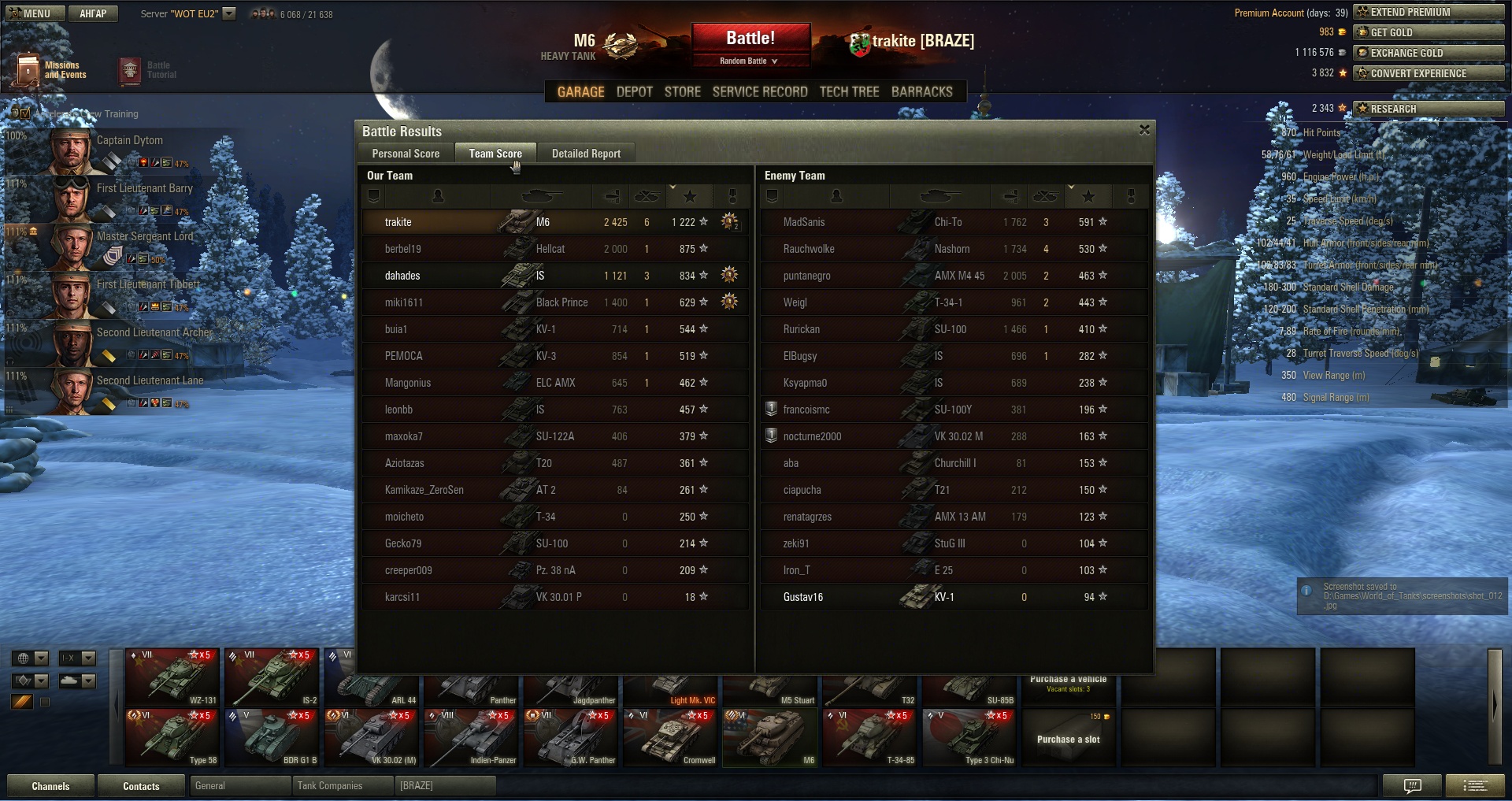
Task: Switch to the Personal Score tab
Action: 406,154
